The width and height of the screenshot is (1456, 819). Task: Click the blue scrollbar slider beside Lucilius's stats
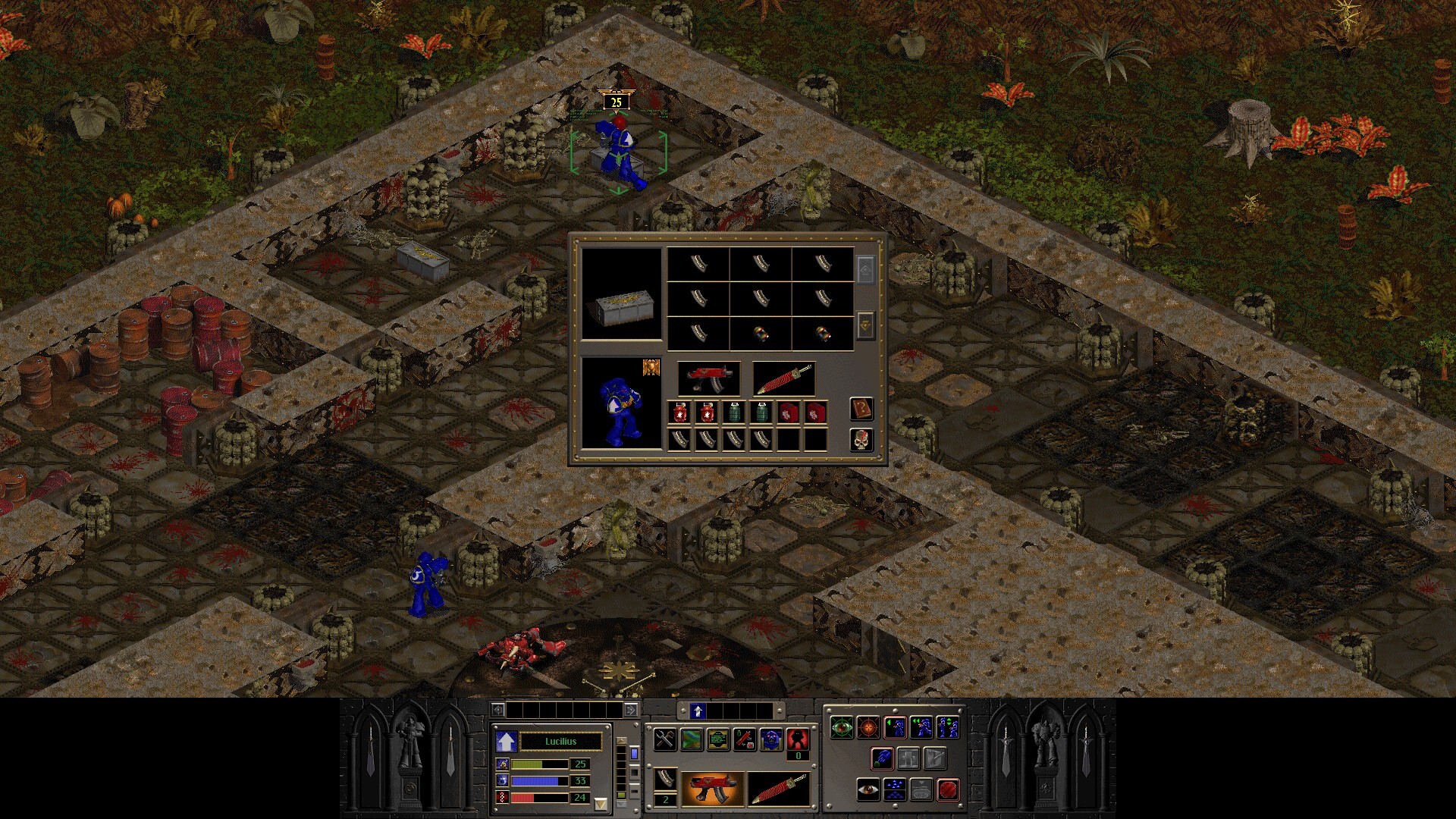[634, 754]
